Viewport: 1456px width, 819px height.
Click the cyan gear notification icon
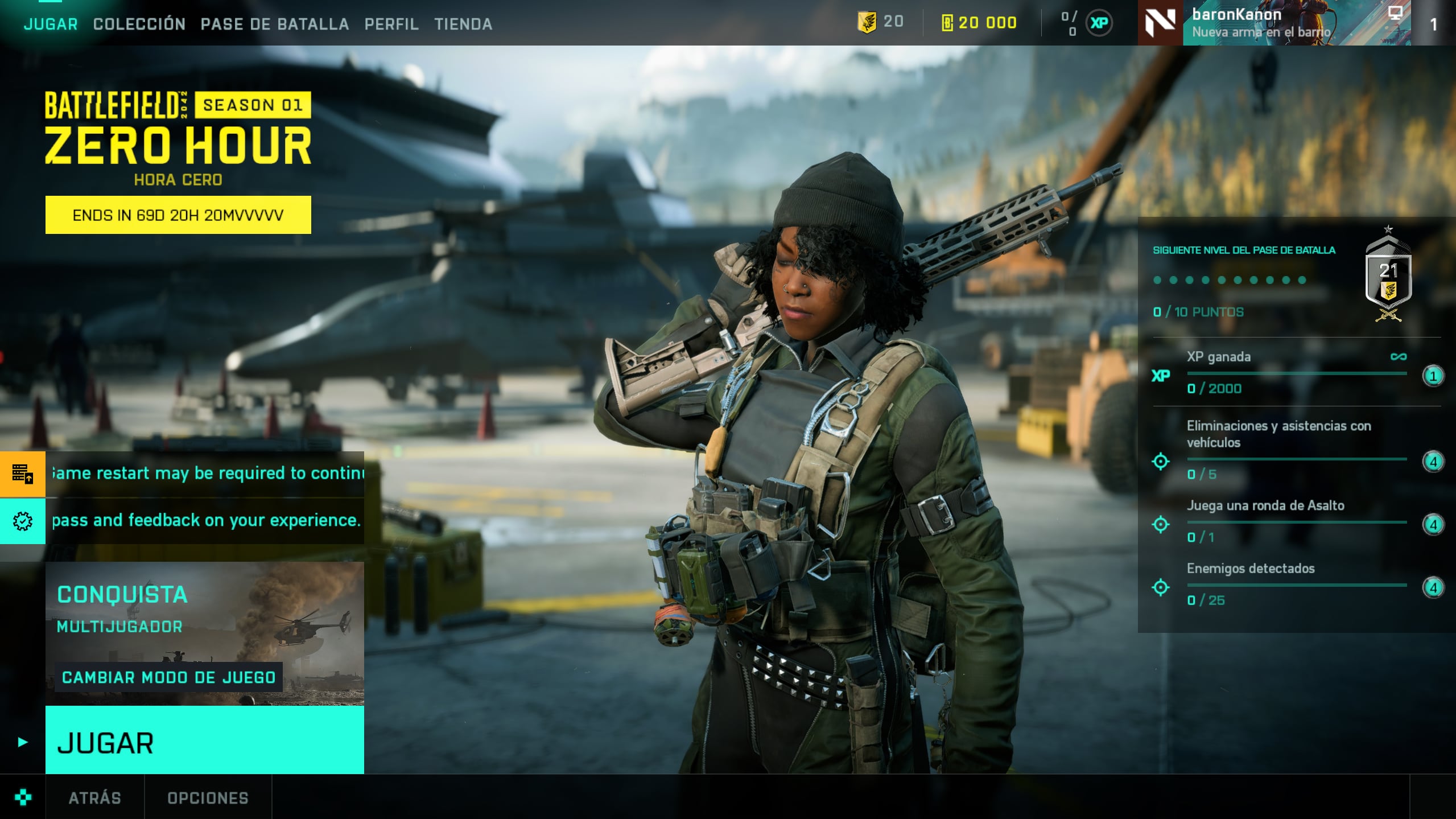pos(23,521)
